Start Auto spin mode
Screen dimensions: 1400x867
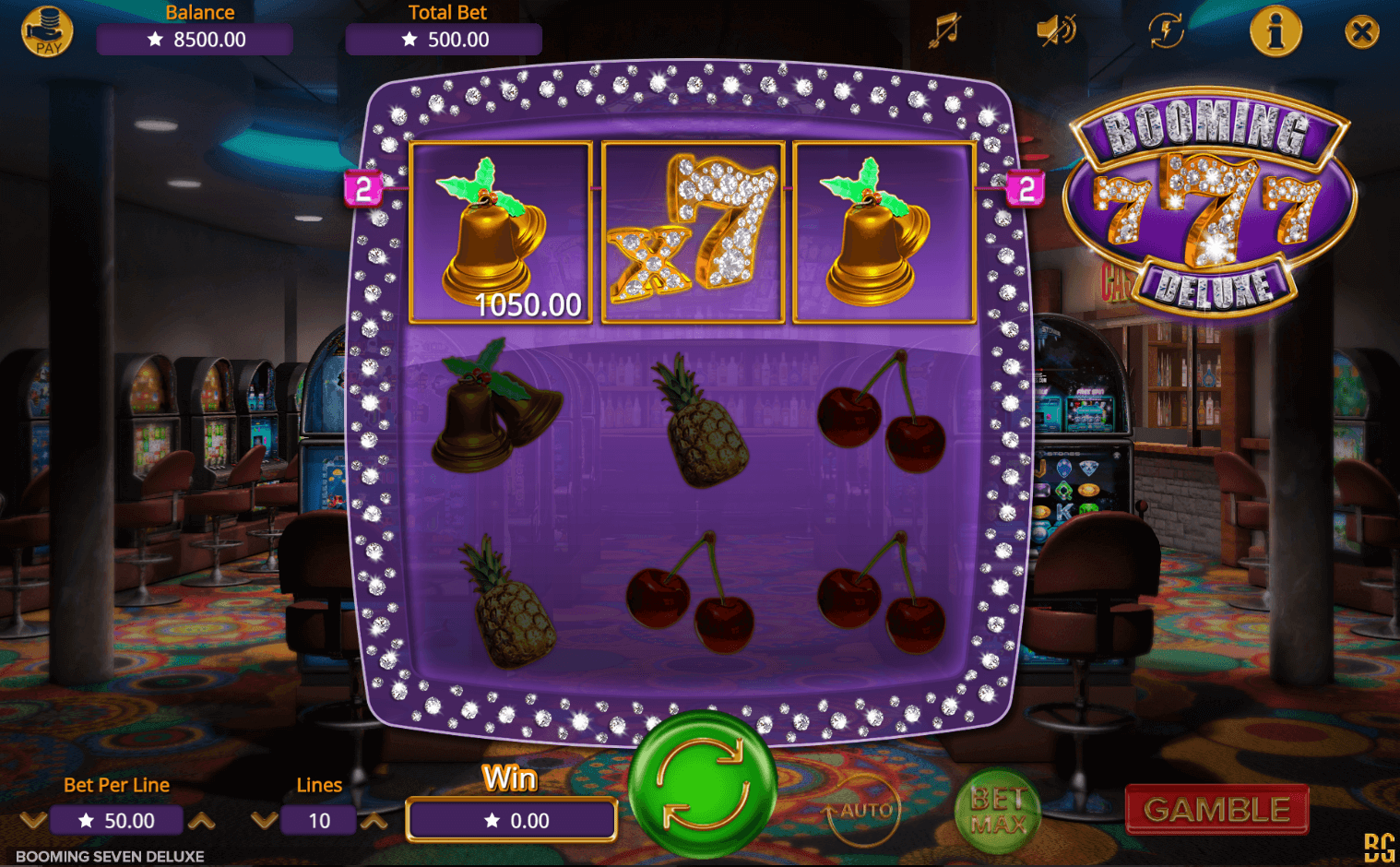pyautogui.click(x=864, y=811)
